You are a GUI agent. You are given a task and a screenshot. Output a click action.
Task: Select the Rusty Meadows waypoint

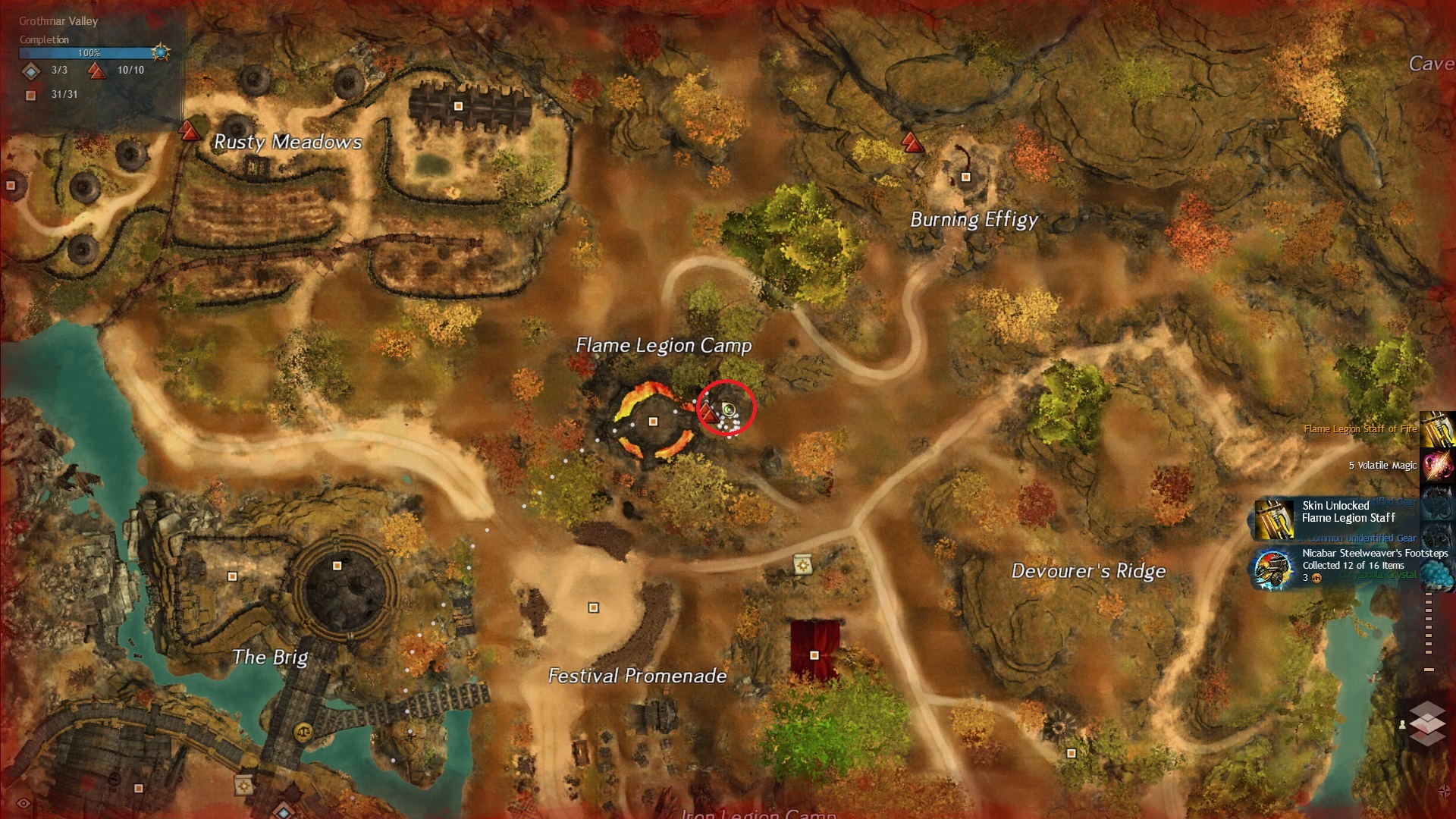(190, 132)
